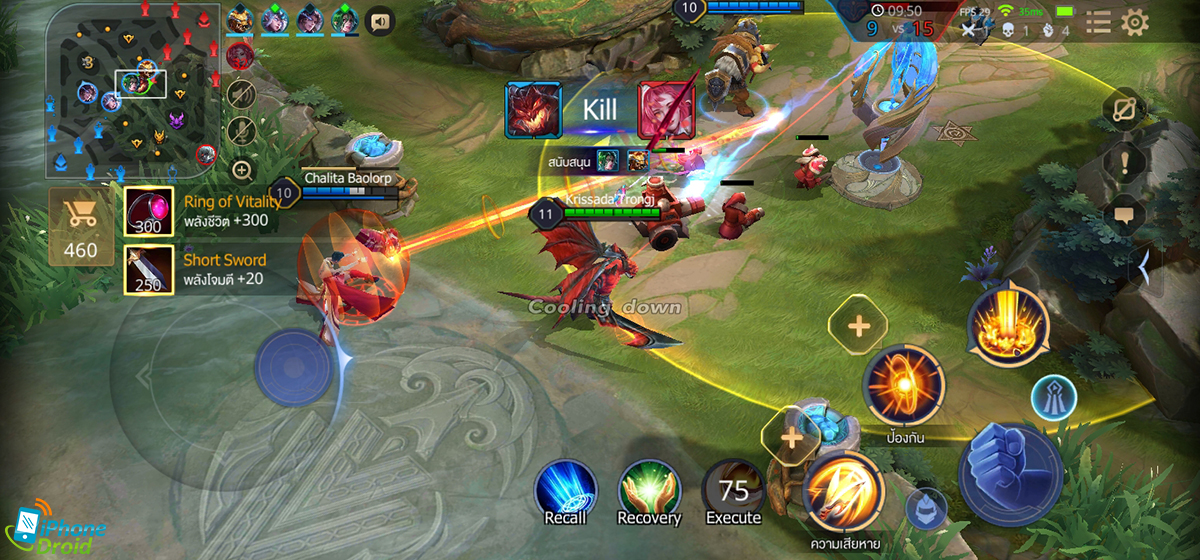Activate the golden explosion ultimate skill
Image resolution: width=1200 pixels, height=560 pixels.
1008,324
